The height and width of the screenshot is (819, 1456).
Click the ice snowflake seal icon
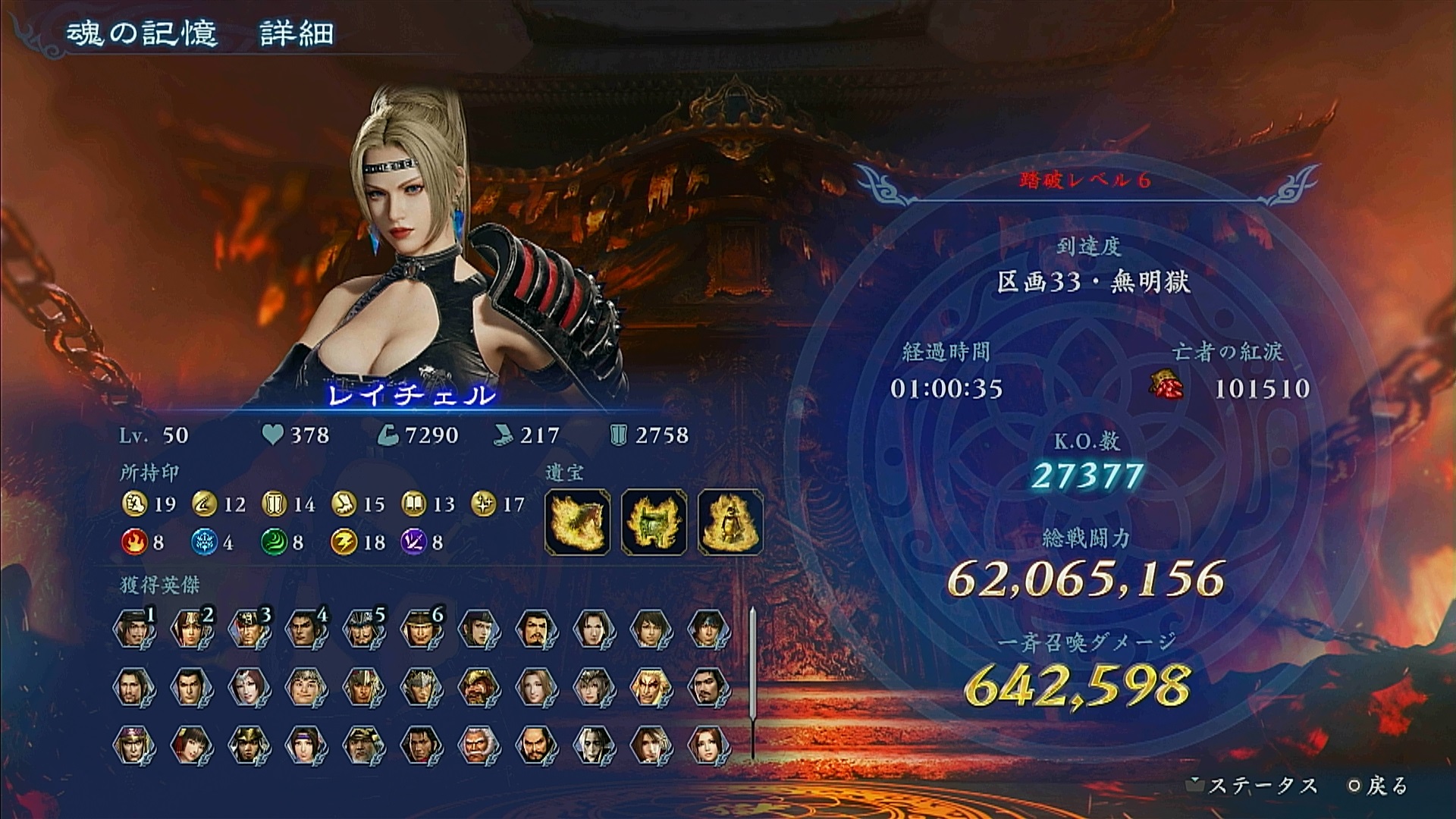click(x=204, y=542)
